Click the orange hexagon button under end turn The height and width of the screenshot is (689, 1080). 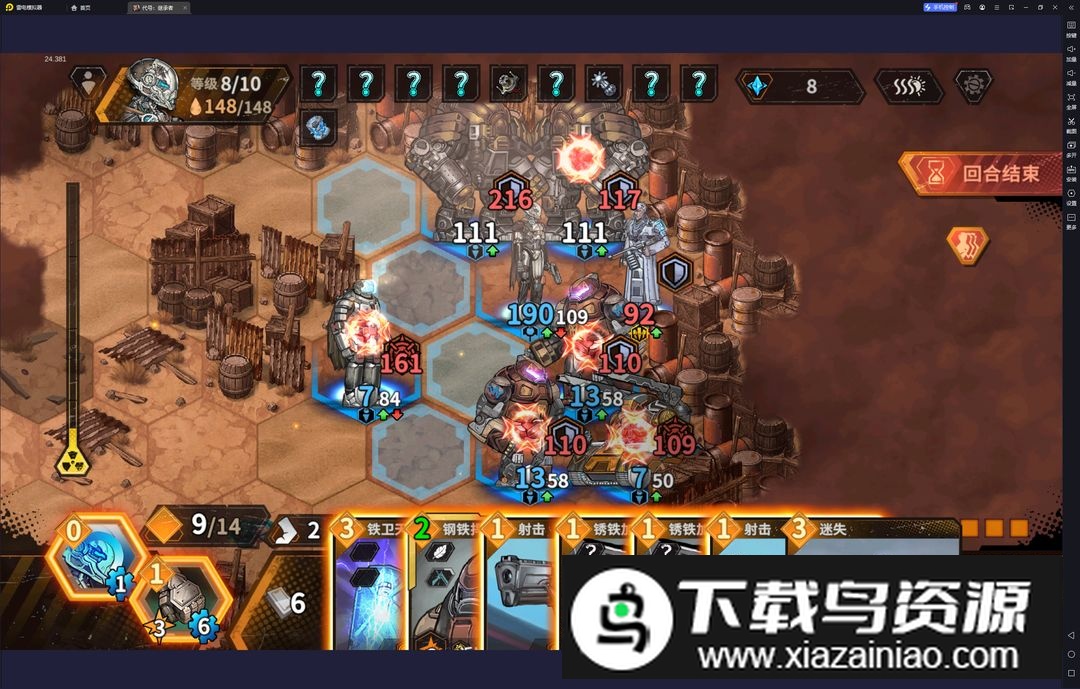(x=967, y=246)
